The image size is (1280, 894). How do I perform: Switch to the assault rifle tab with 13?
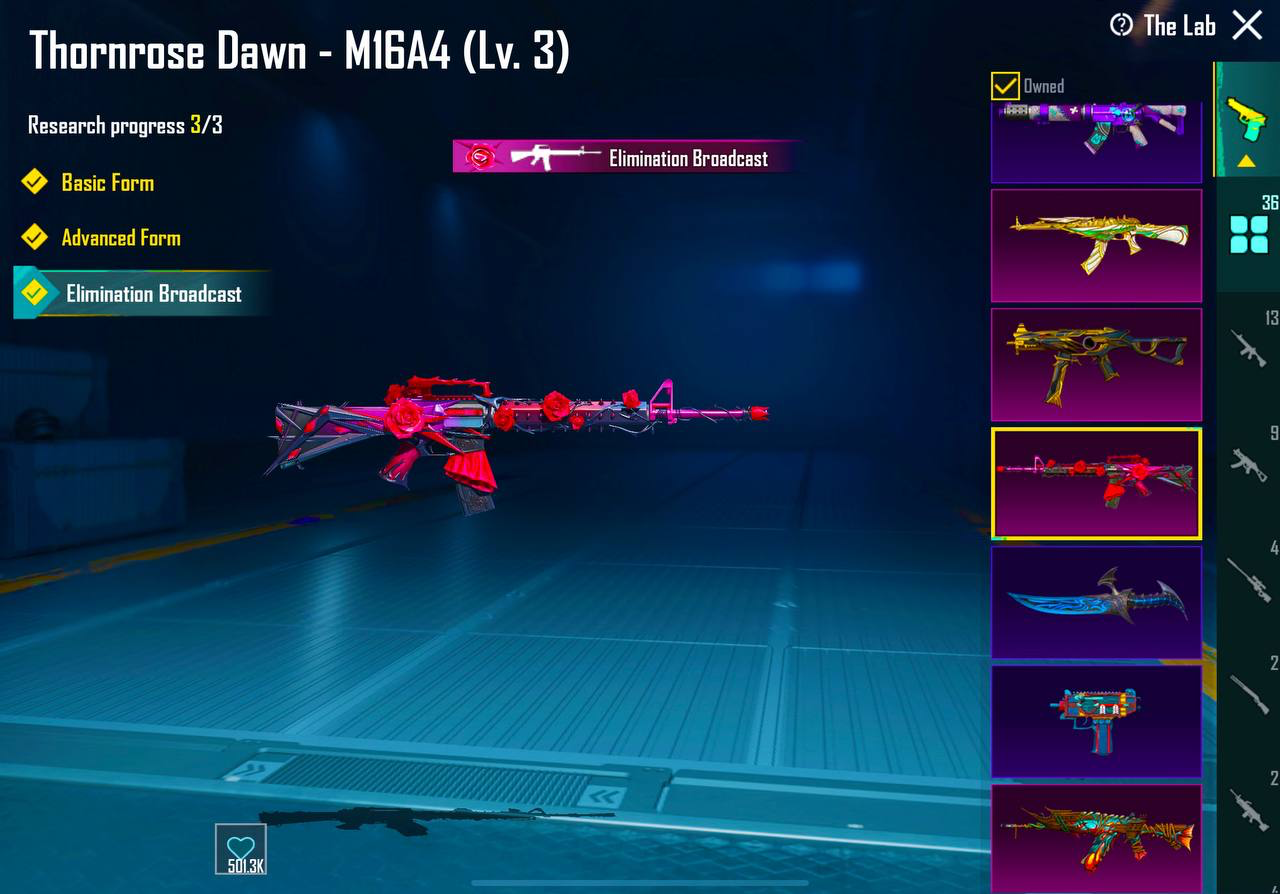(1249, 348)
